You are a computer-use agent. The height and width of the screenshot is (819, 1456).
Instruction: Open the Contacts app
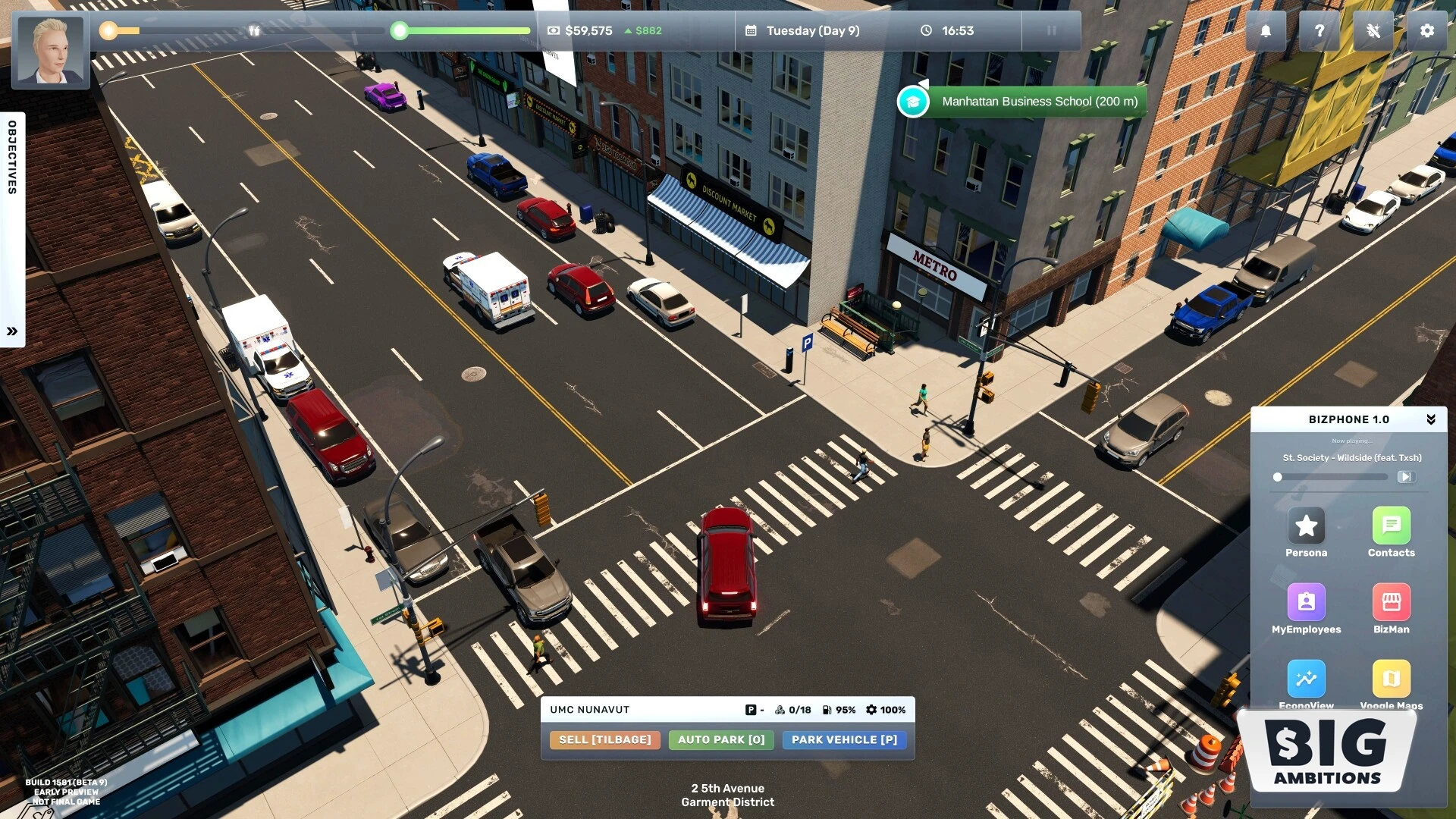click(1391, 526)
